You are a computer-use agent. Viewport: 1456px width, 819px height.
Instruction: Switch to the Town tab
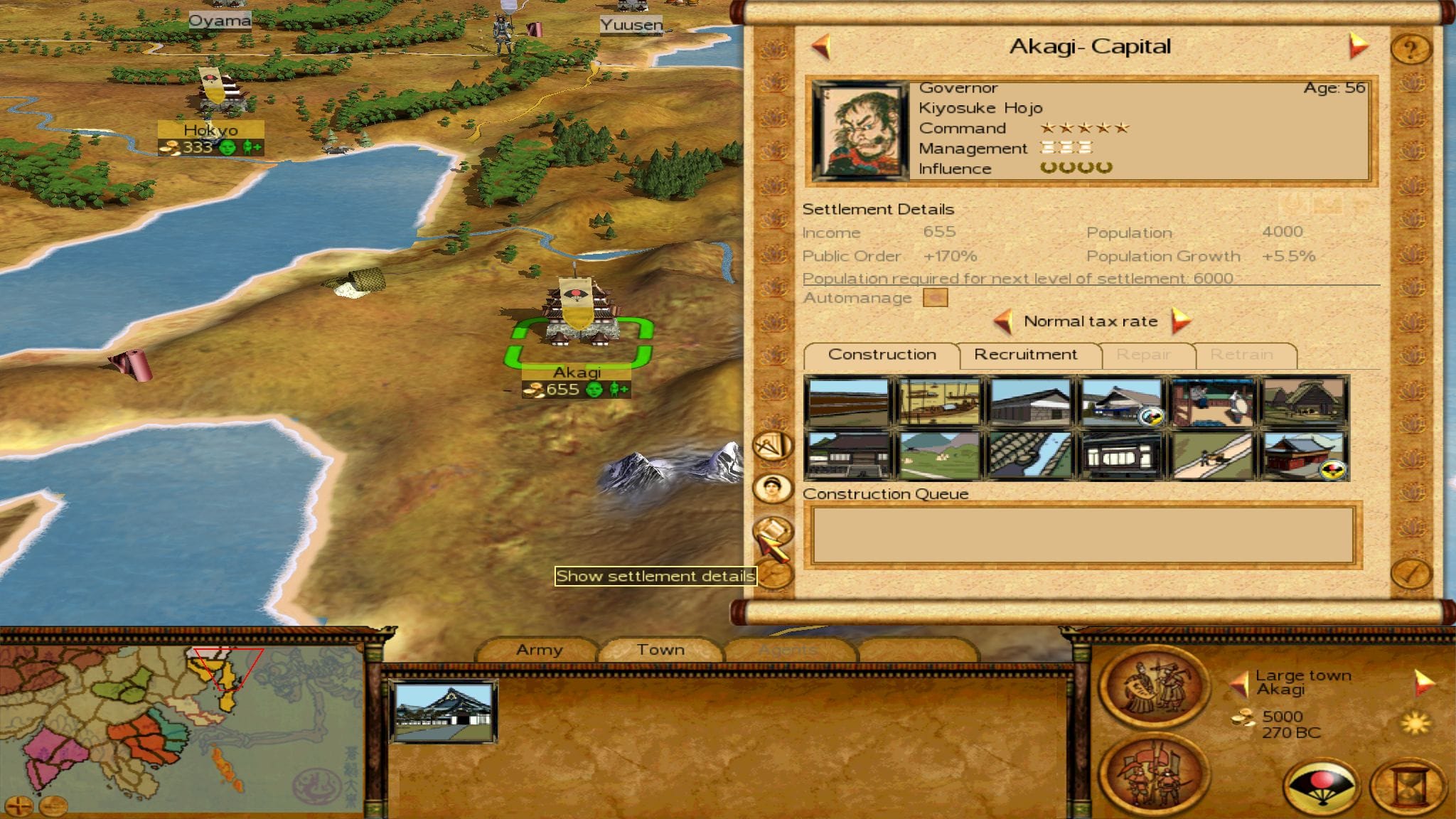[x=660, y=650]
